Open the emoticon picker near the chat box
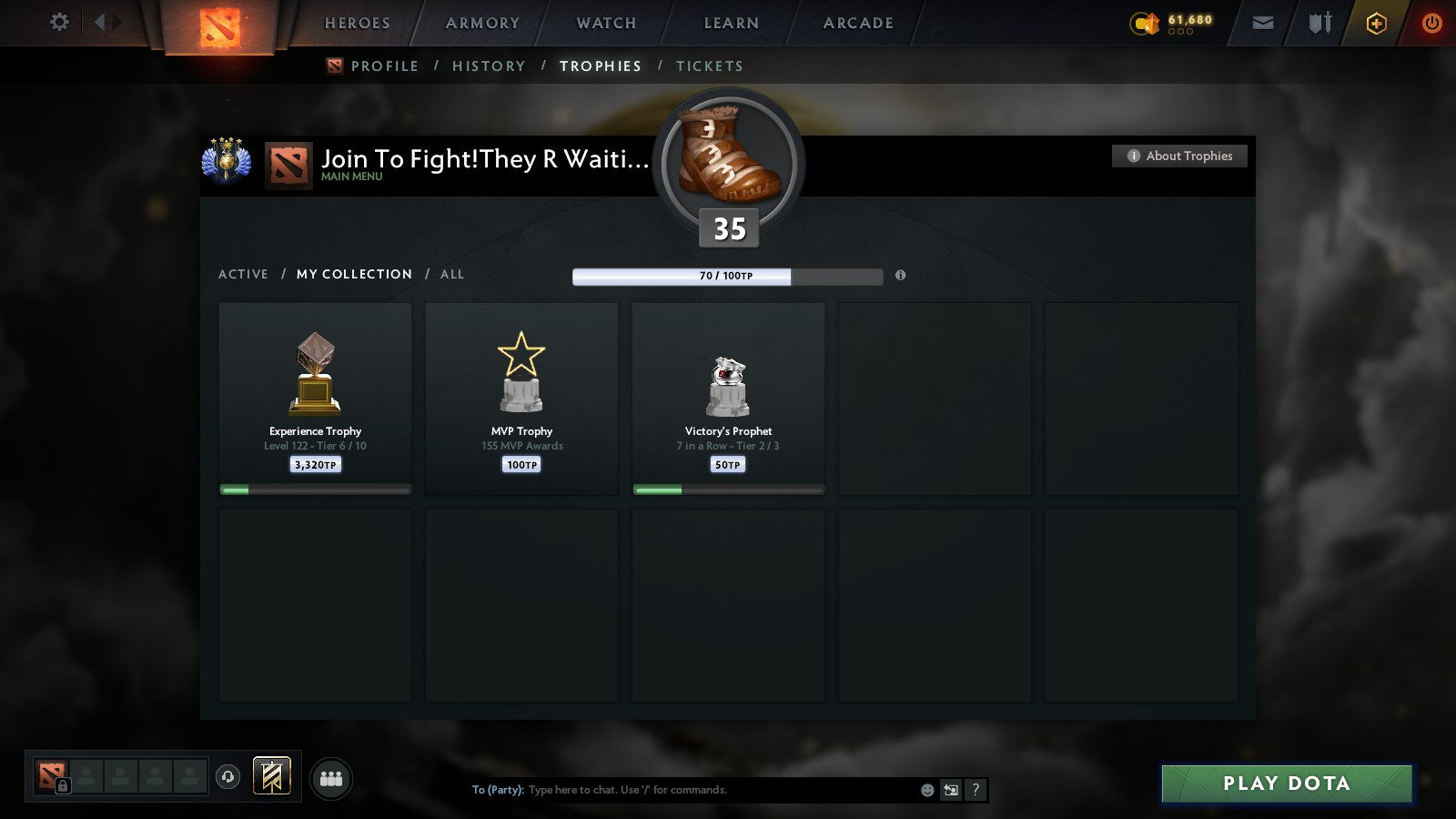This screenshot has height=819, width=1456. 929,790
